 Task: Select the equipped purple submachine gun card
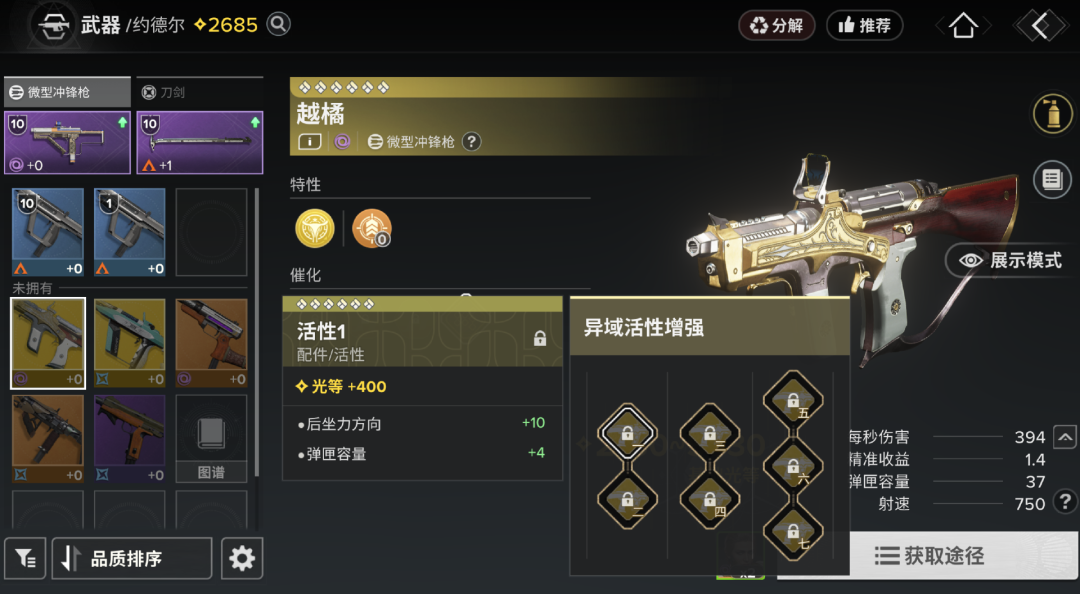point(67,142)
